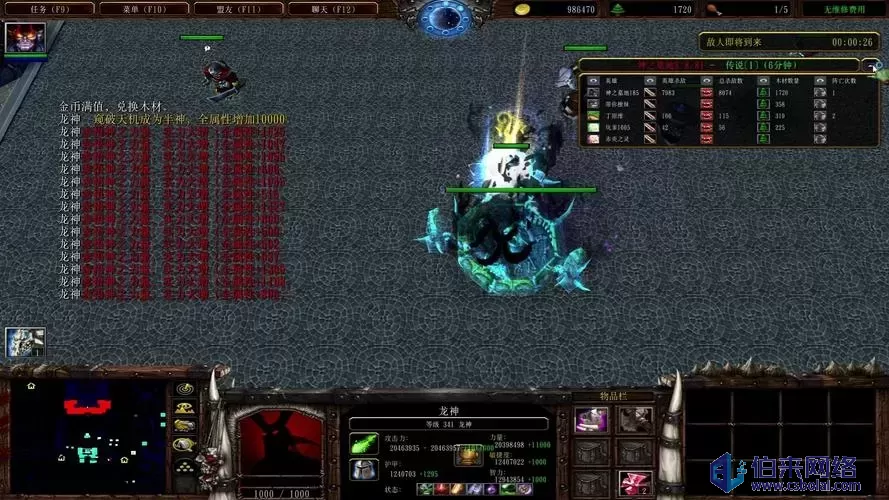Toggle the formation button beside the minimap
Screen dimensions: 889x500
tap(184, 468)
